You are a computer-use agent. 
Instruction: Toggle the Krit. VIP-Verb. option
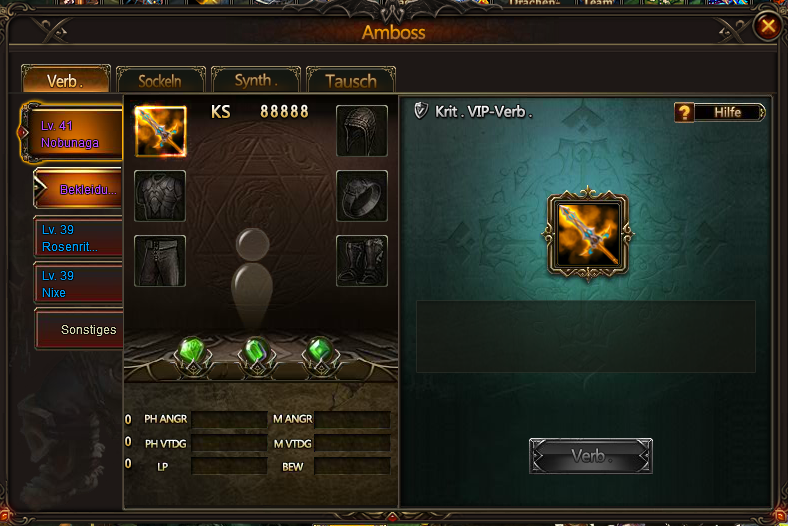coord(421,112)
